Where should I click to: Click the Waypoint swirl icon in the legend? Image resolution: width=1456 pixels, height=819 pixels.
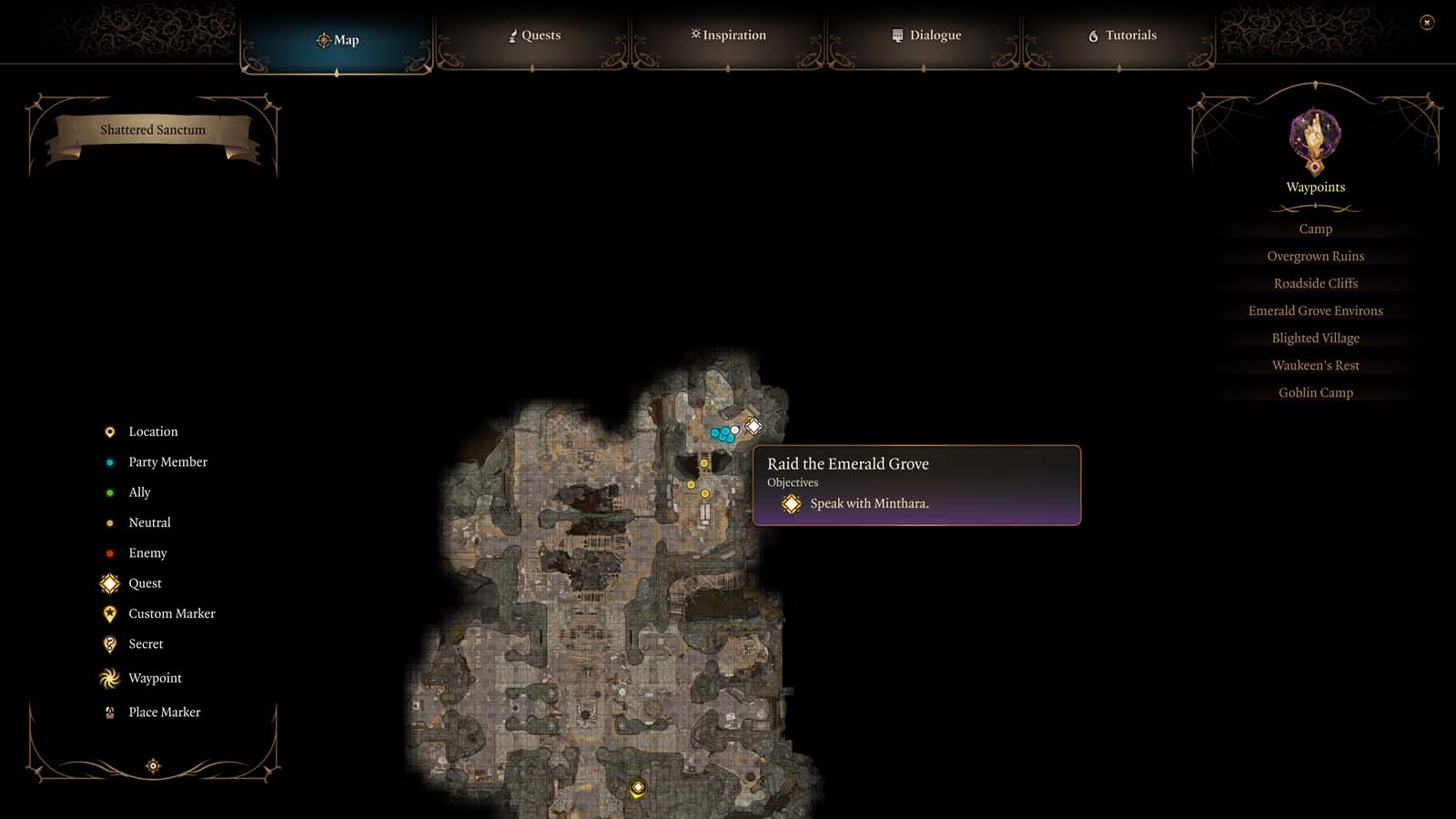(x=110, y=678)
